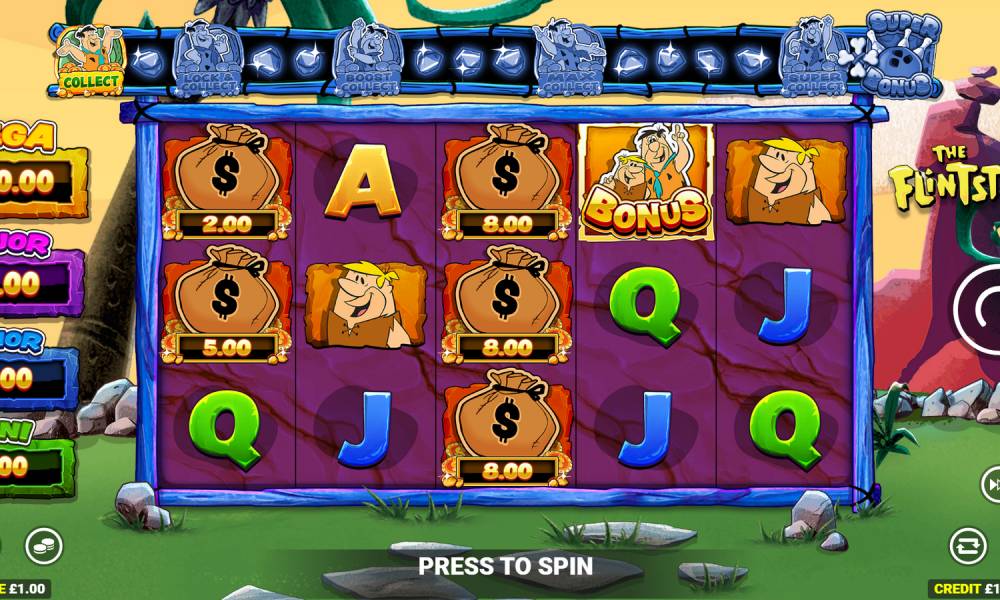1000x600 pixels.
Task: Activate autoplay with the looping arrows icon
Action: click(x=967, y=546)
